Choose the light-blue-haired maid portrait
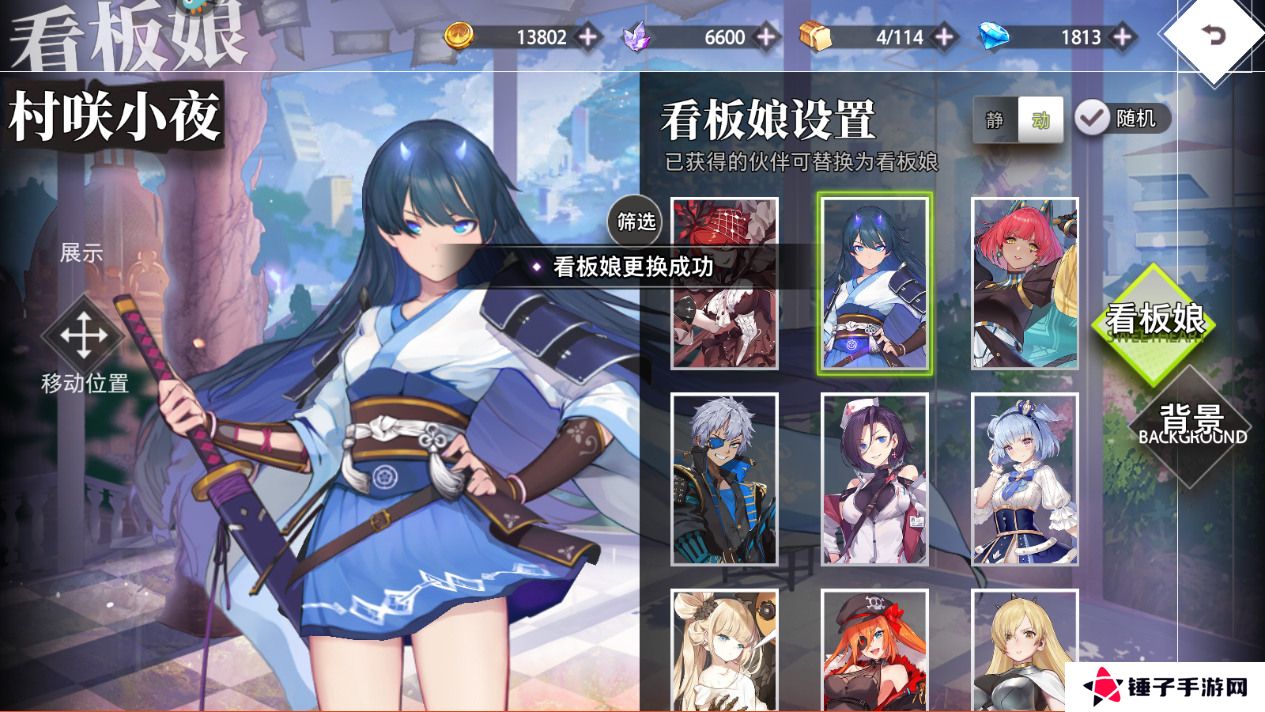Image resolution: width=1265 pixels, height=712 pixels. pyautogui.click(x=1025, y=479)
